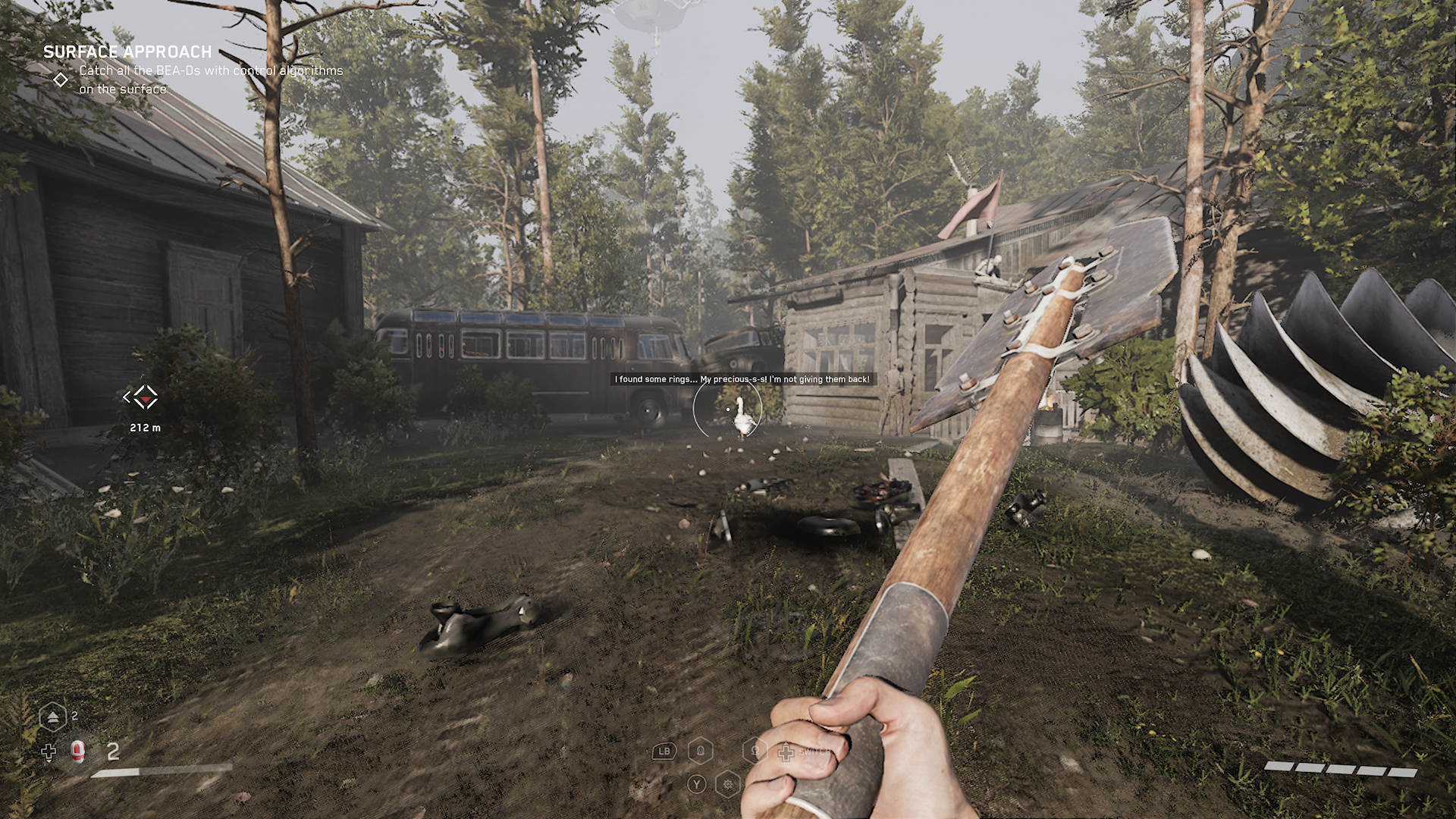Select the red medkit capsule icon
1456x819 pixels.
pyautogui.click(x=77, y=753)
